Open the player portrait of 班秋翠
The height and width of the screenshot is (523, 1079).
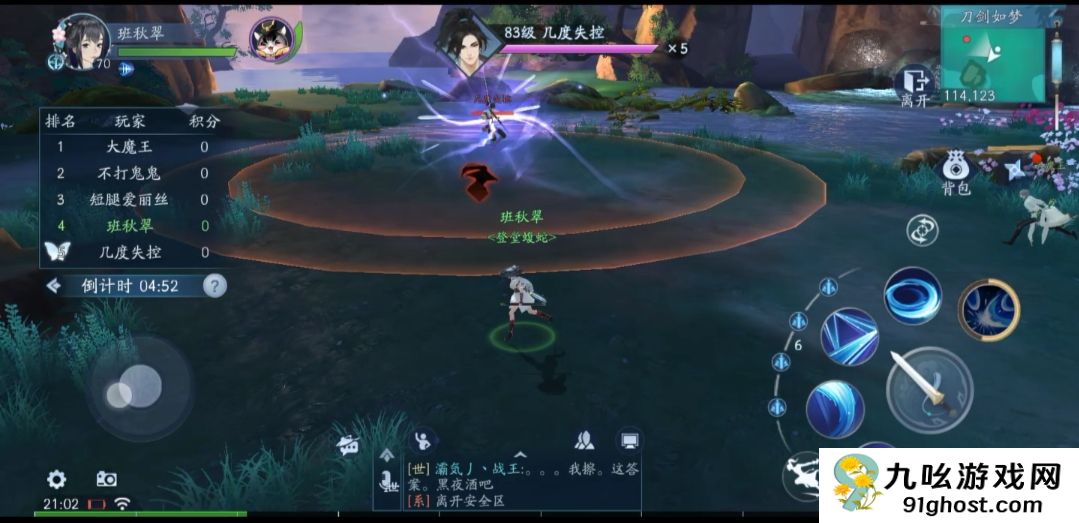point(83,42)
